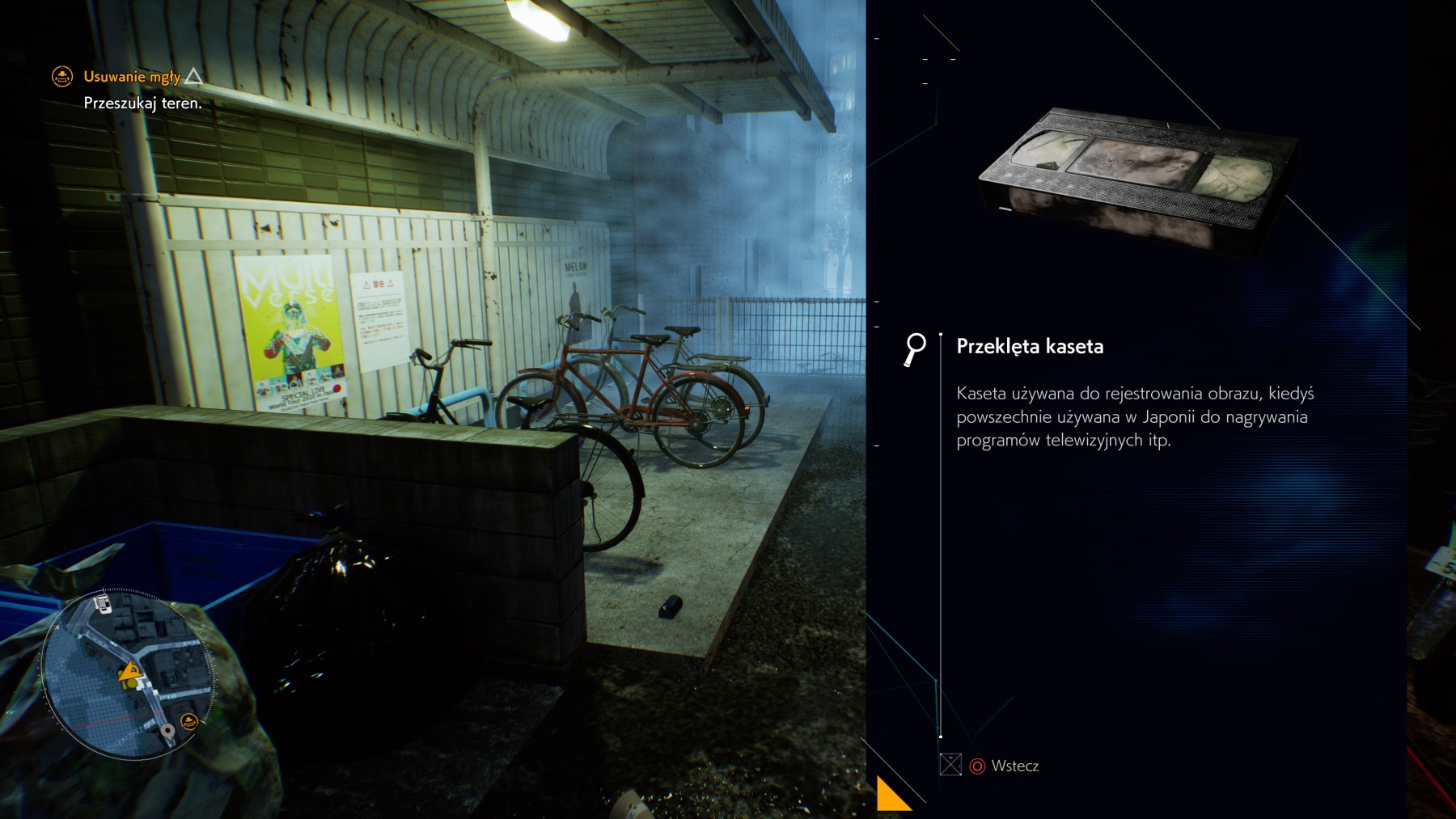Click the Wstecz back button
1456x819 pixels.
(1004, 766)
